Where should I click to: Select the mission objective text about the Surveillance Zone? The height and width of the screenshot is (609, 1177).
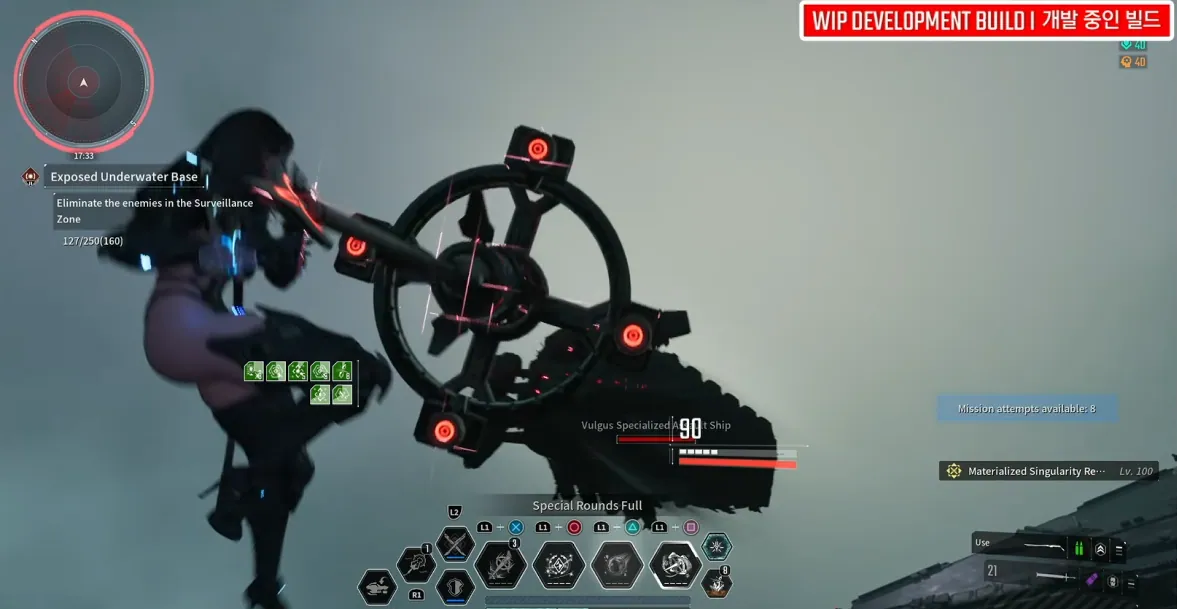pyautogui.click(x=155, y=210)
